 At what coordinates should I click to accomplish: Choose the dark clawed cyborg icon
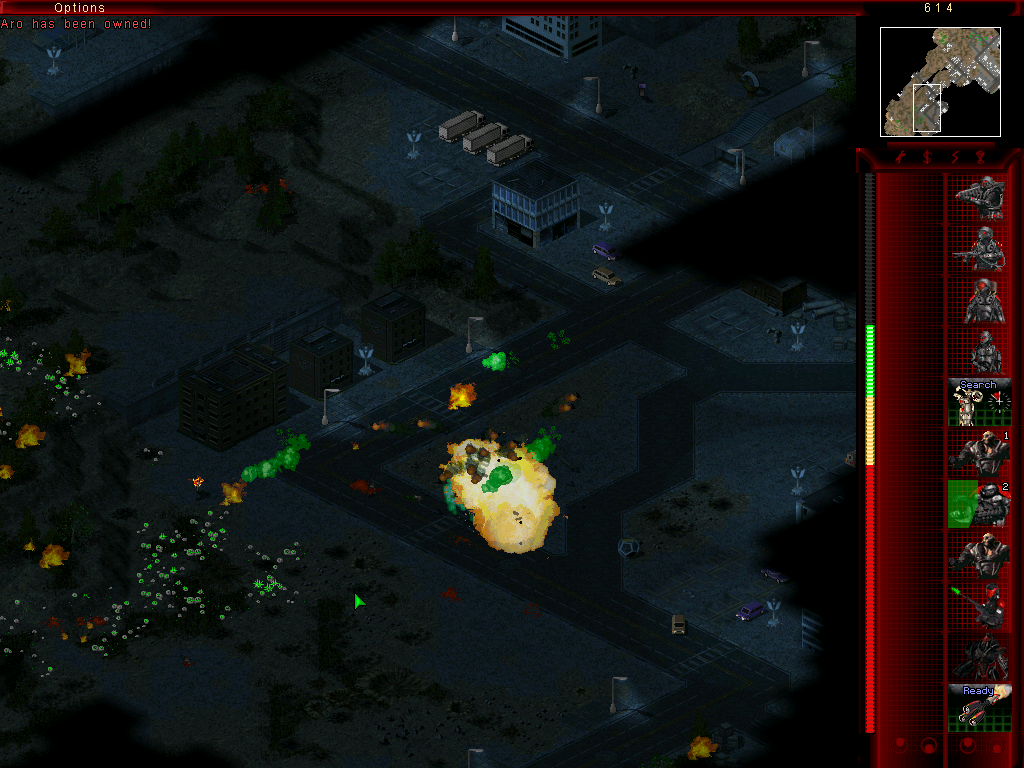[979, 656]
